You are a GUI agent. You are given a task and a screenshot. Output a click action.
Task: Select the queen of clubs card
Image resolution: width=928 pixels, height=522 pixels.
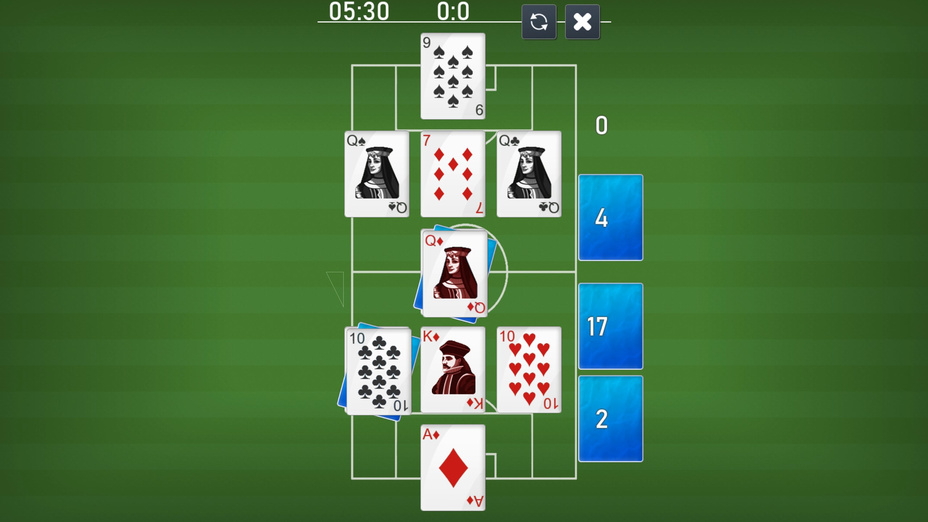tap(529, 174)
